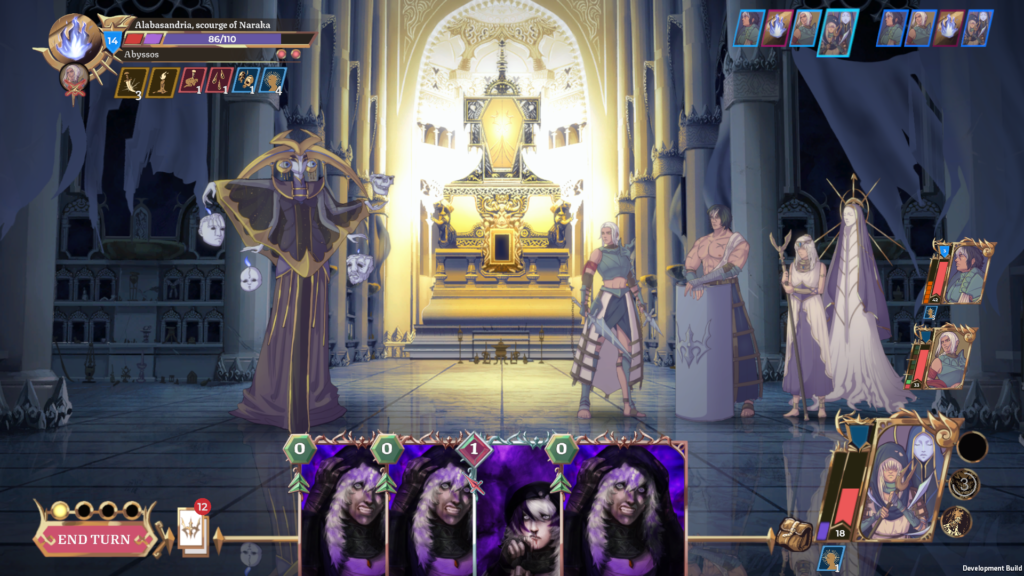1024x576 pixels.
Task: Open the discard pile bag icon
Action: [794, 534]
